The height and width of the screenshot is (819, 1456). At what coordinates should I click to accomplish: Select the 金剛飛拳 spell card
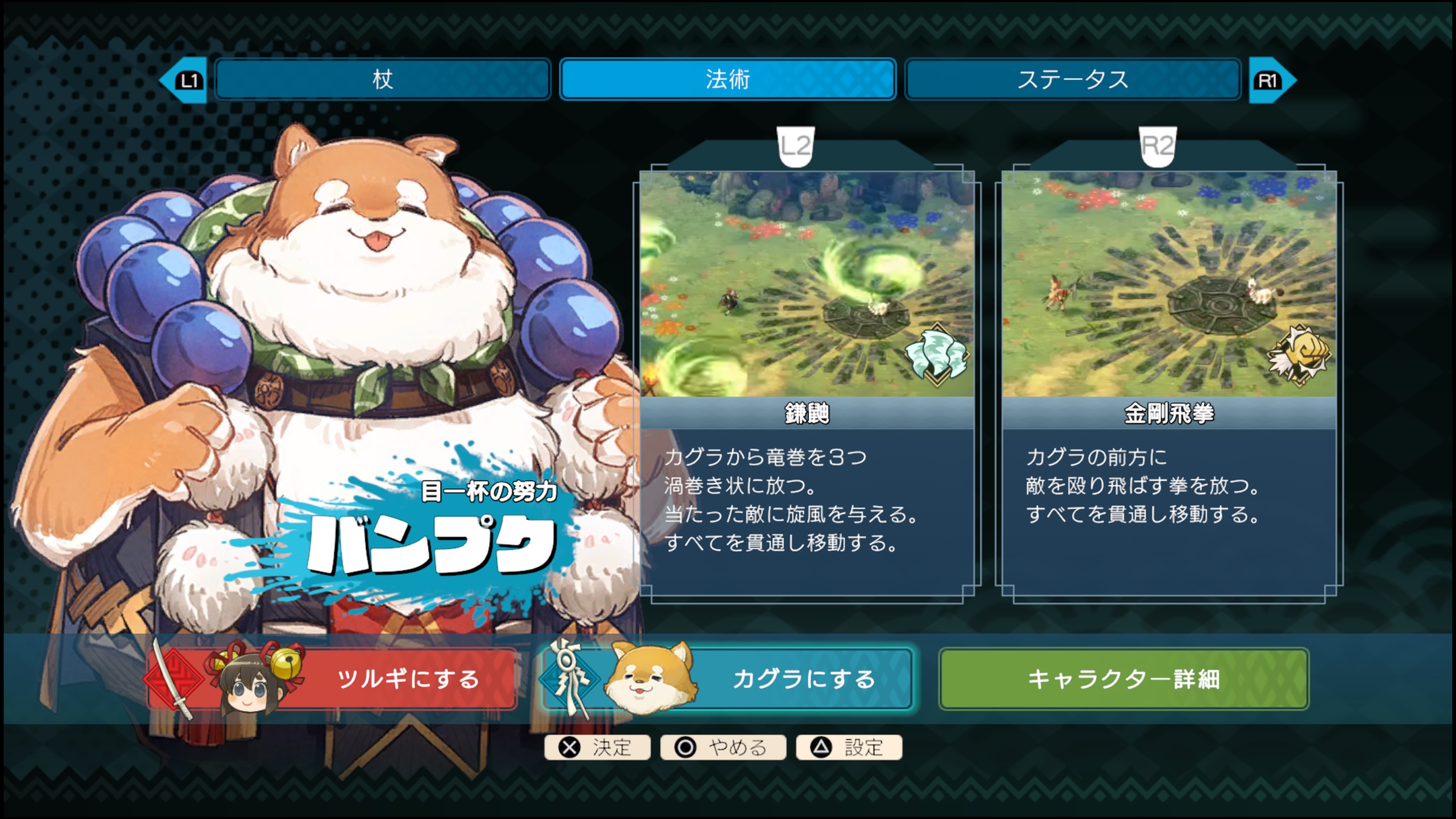click(x=1169, y=384)
